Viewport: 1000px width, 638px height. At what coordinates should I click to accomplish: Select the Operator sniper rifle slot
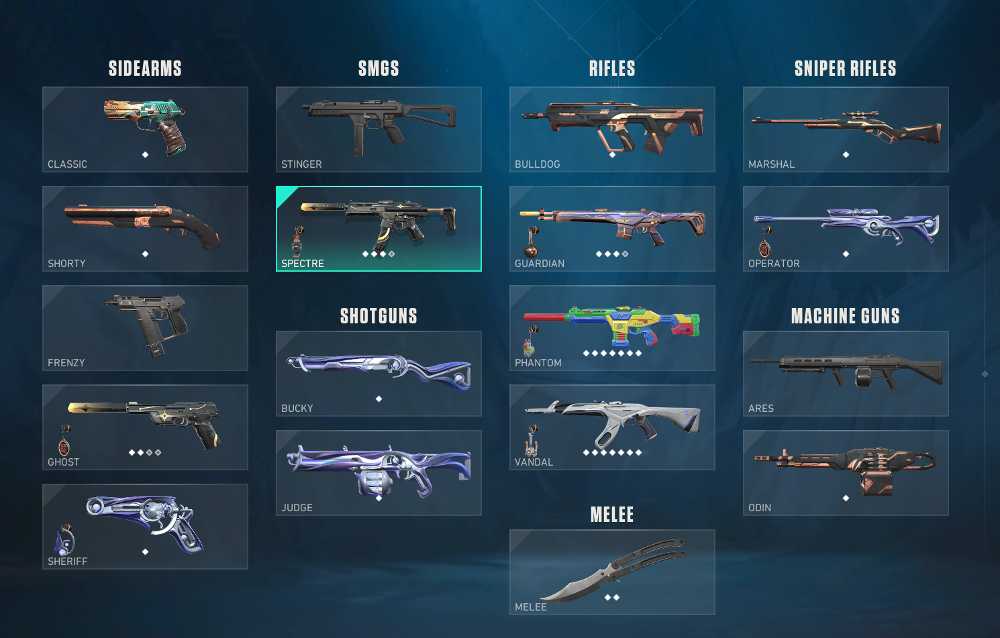(x=845, y=228)
